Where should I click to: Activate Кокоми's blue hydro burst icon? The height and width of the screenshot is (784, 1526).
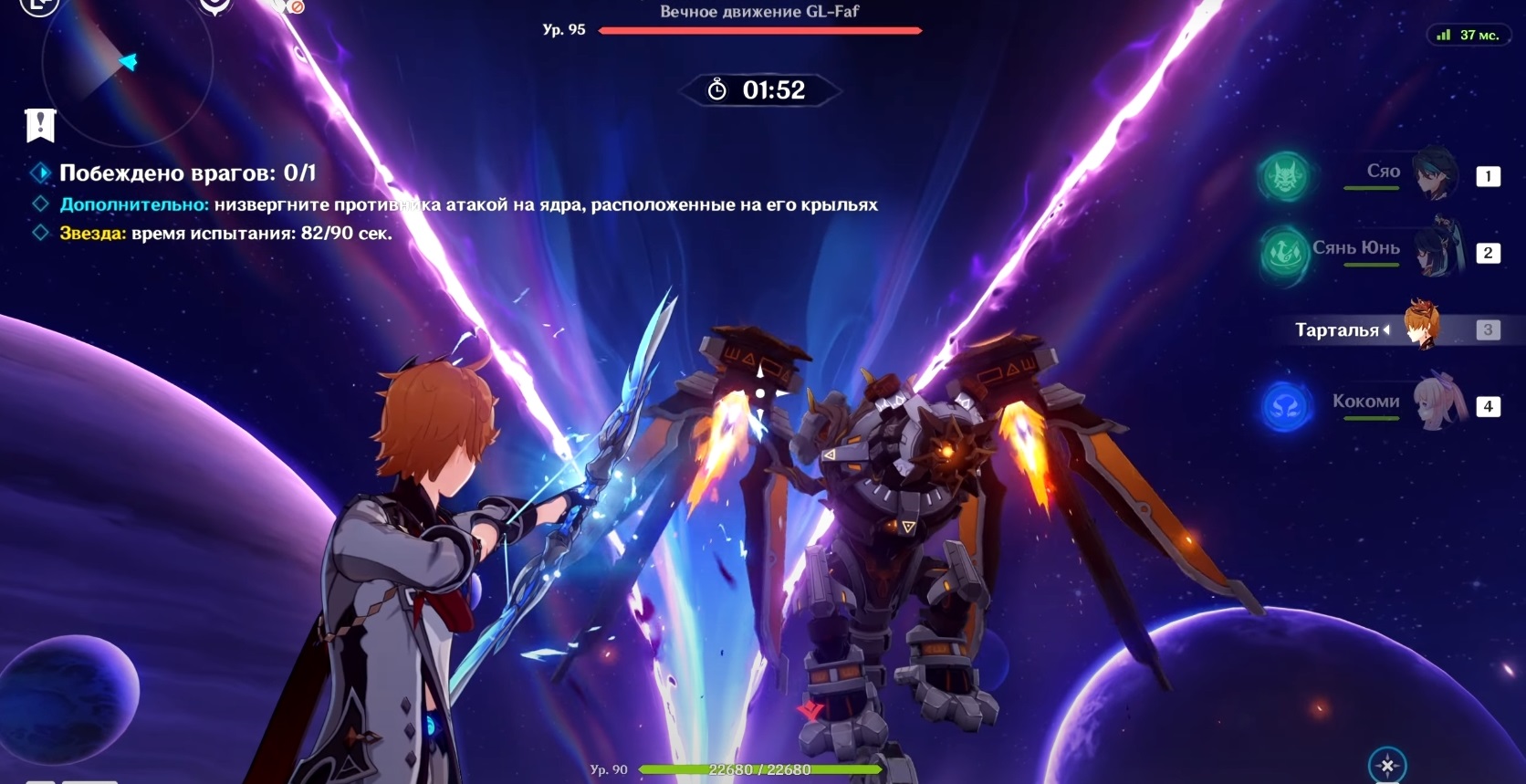pyautogui.click(x=1286, y=406)
